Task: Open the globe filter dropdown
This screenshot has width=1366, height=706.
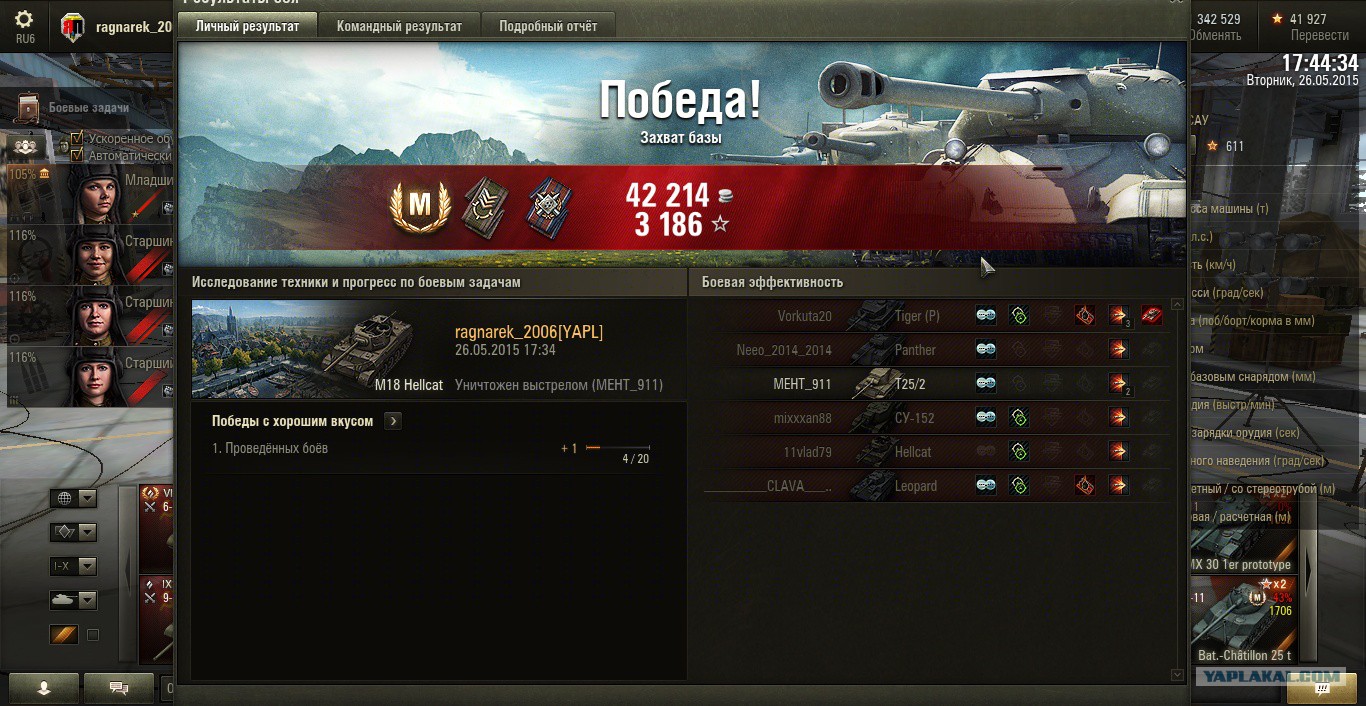Action: tap(73, 499)
